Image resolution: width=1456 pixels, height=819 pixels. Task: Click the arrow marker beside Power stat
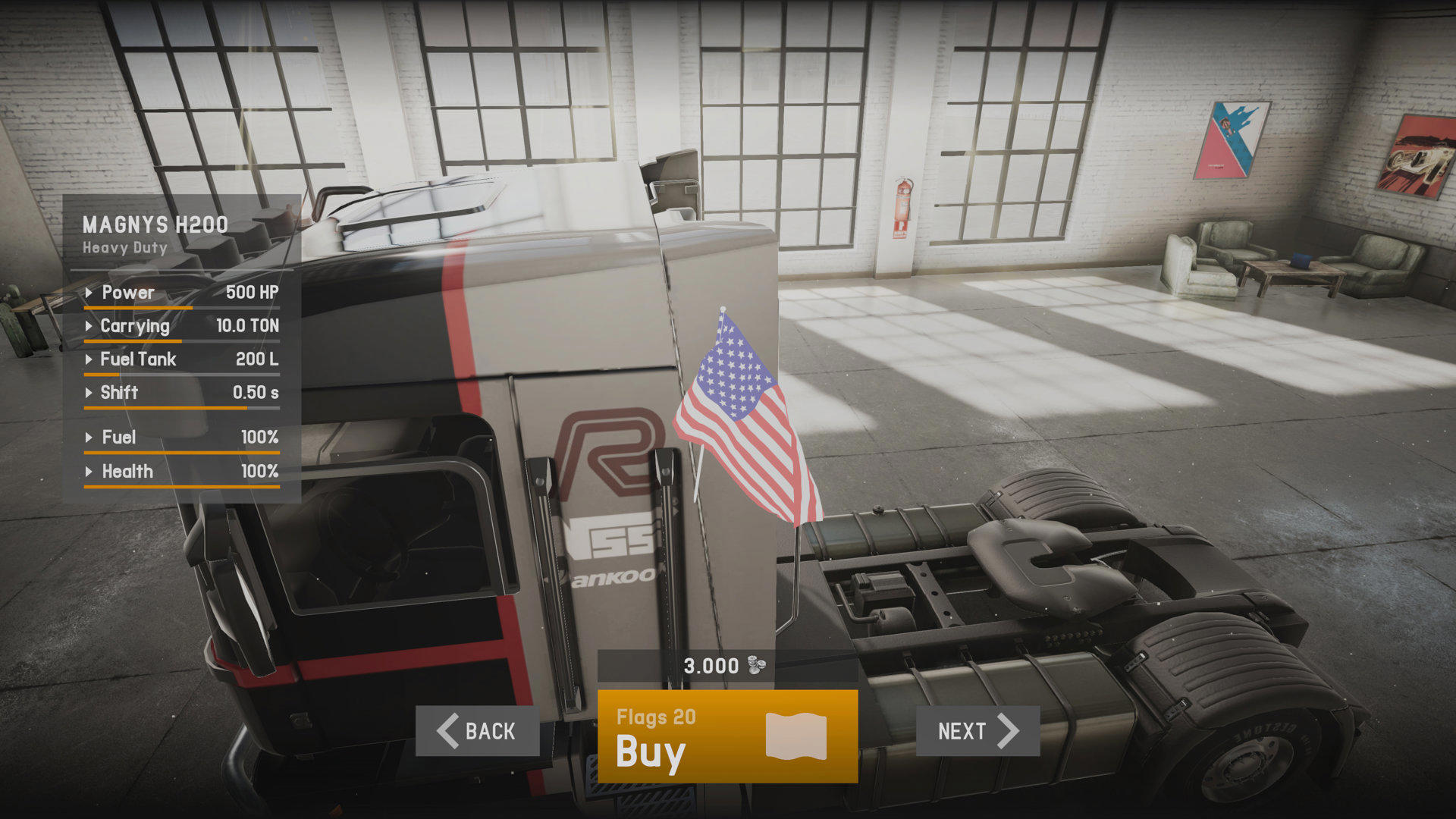pyautogui.click(x=89, y=293)
